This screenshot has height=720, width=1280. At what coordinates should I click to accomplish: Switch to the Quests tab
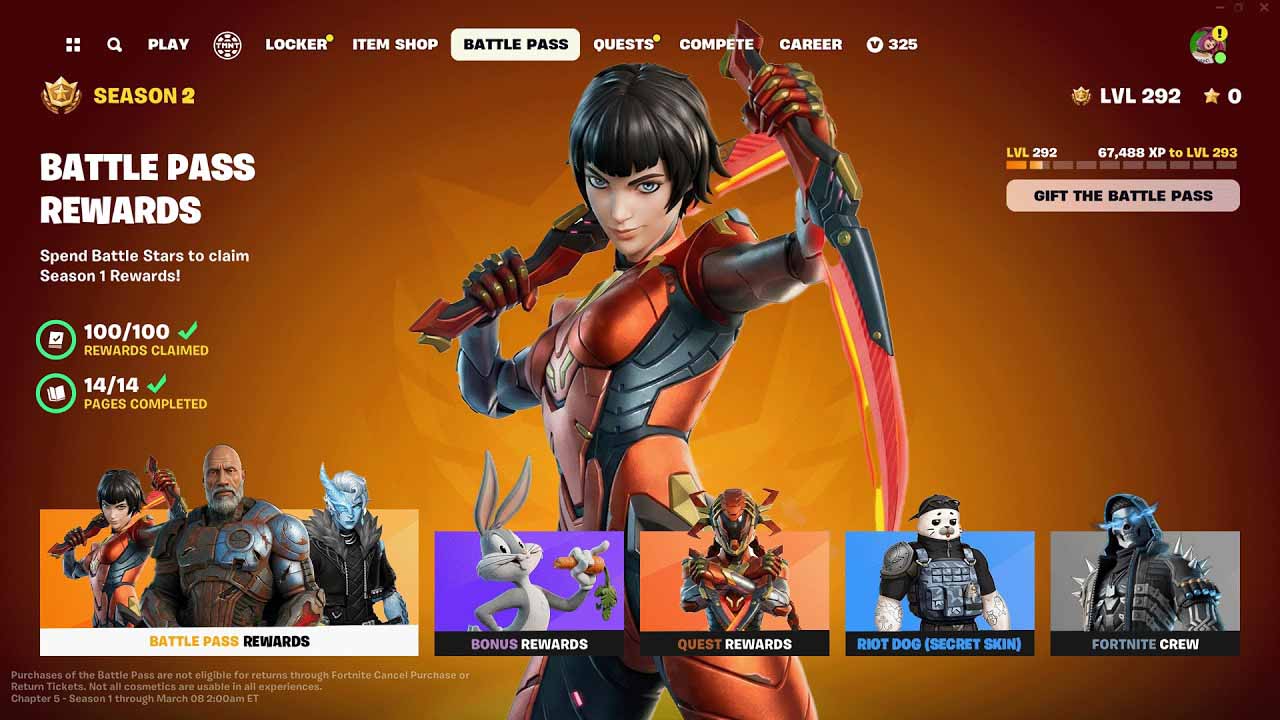[x=623, y=44]
